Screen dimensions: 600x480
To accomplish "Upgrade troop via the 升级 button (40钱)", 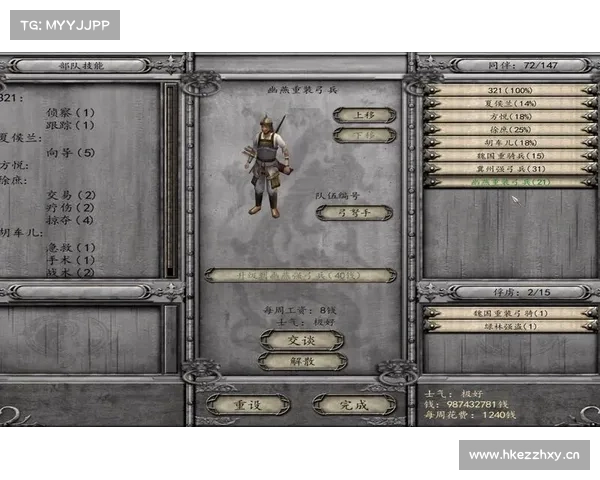I will (300, 274).
